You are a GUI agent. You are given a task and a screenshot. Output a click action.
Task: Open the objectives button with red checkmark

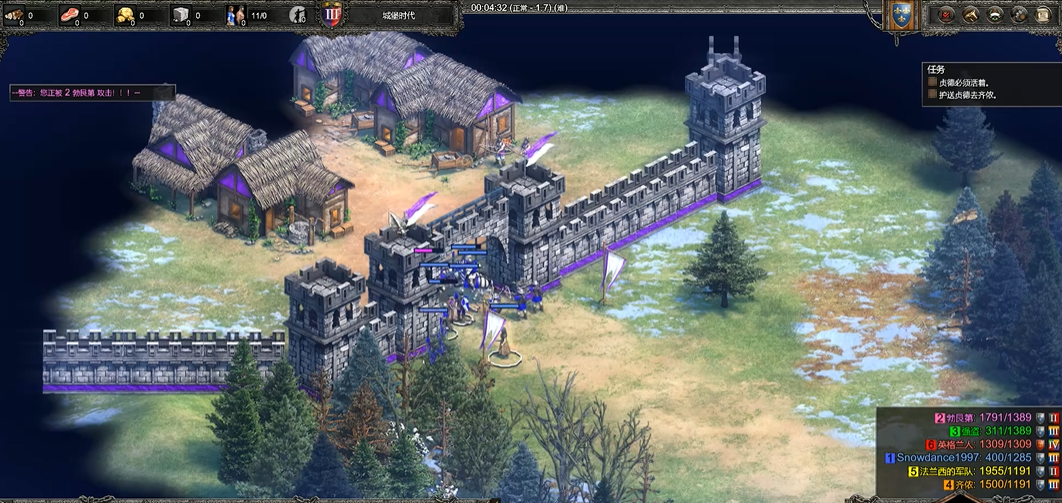tap(945, 15)
